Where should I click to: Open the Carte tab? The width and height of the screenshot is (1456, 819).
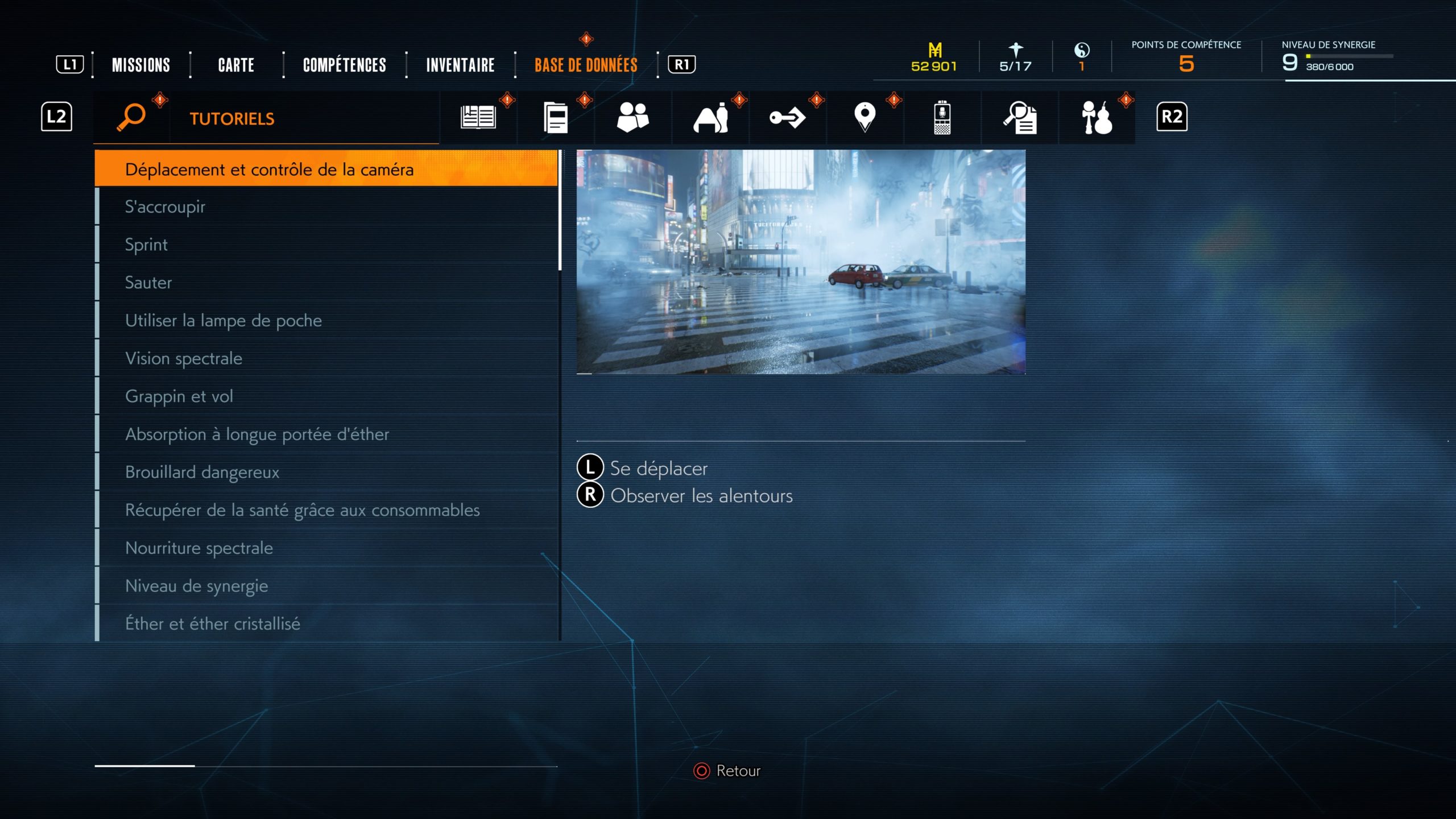(236, 65)
